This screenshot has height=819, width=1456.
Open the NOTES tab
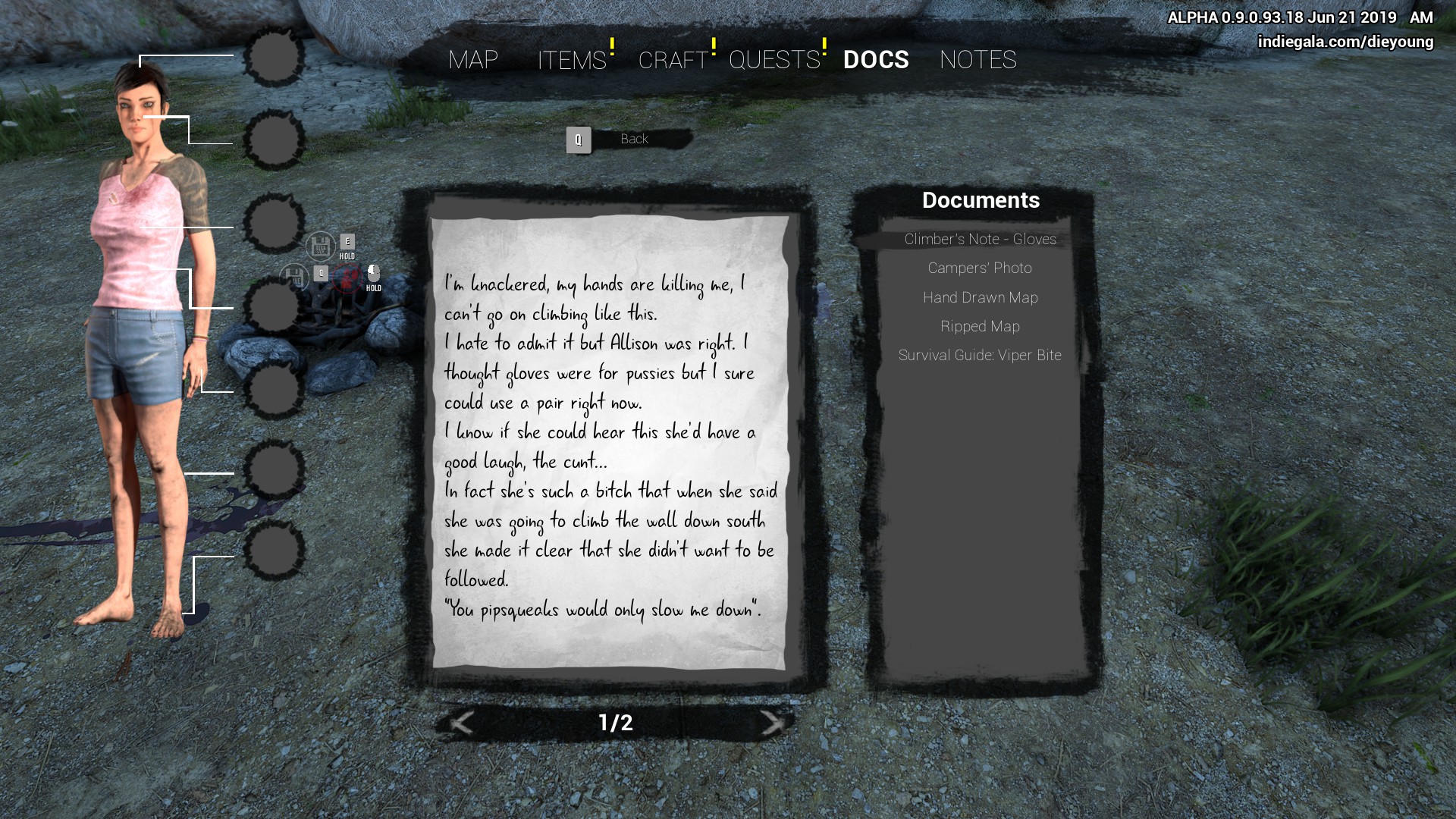[977, 60]
